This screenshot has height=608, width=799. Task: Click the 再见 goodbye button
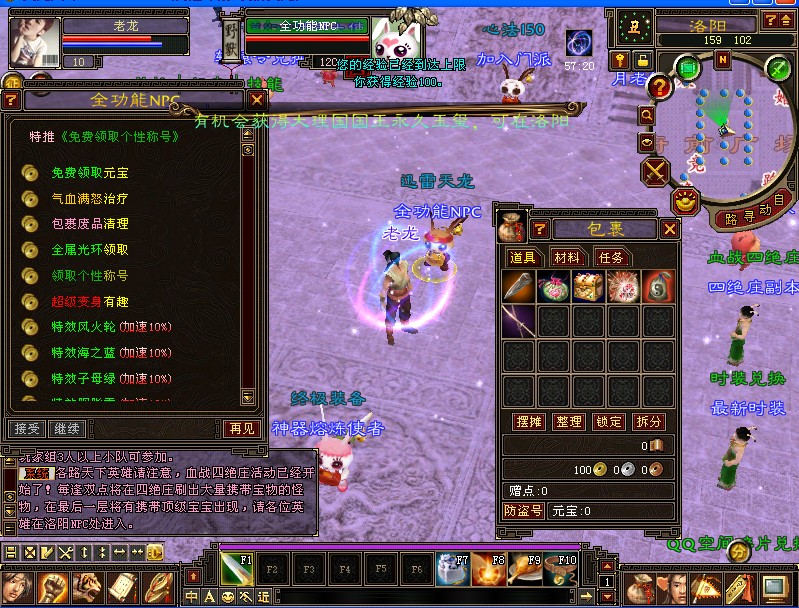(242, 428)
